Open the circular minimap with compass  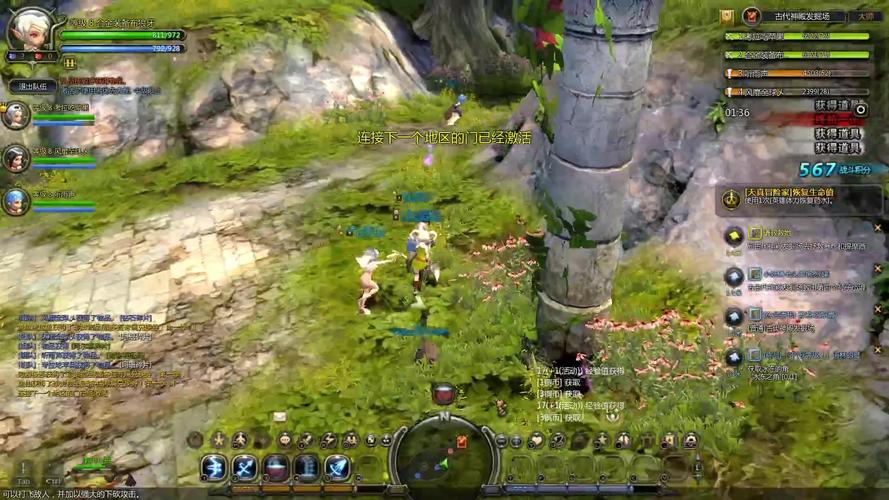coord(442,456)
